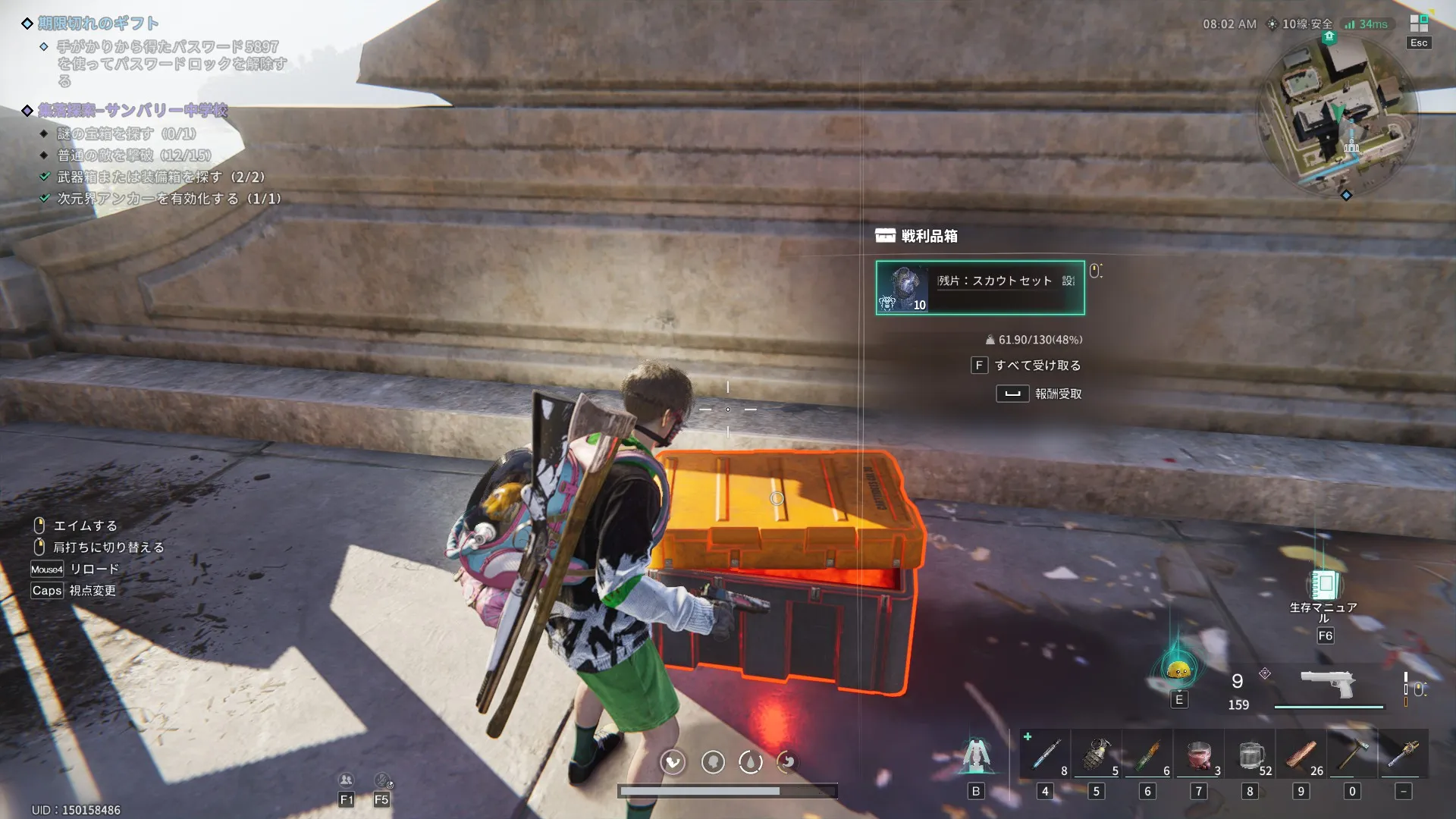Select the wooden log hotbar slot

pyautogui.click(x=1301, y=755)
